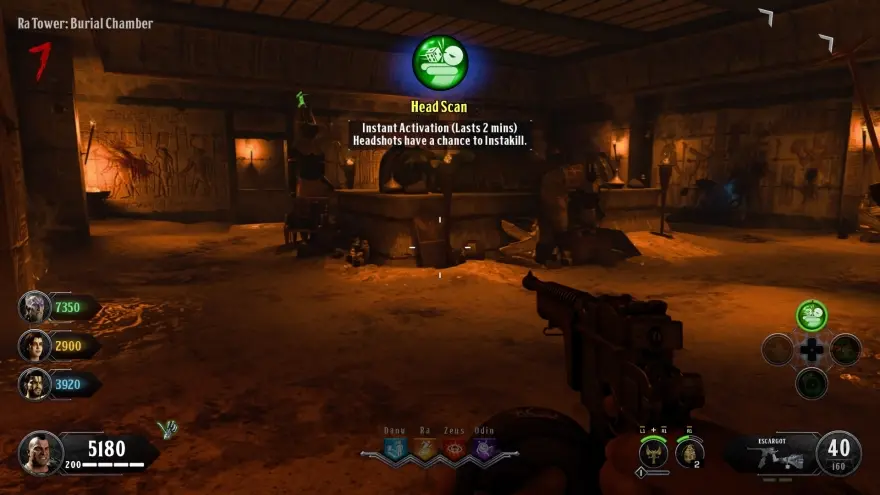Click the teammate portrait with 2900 points
The height and width of the screenshot is (495, 880).
(34, 345)
